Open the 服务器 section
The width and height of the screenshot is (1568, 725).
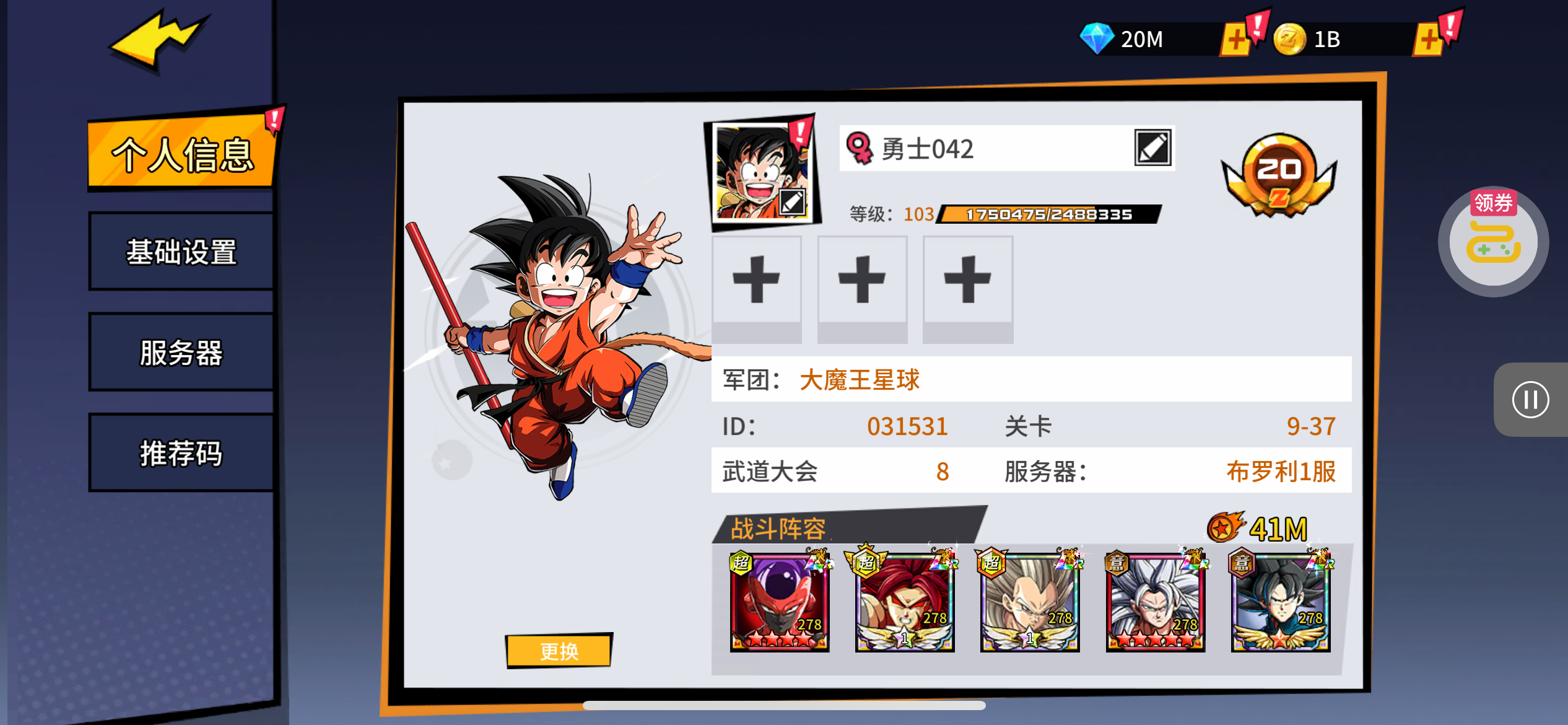(181, 352)
